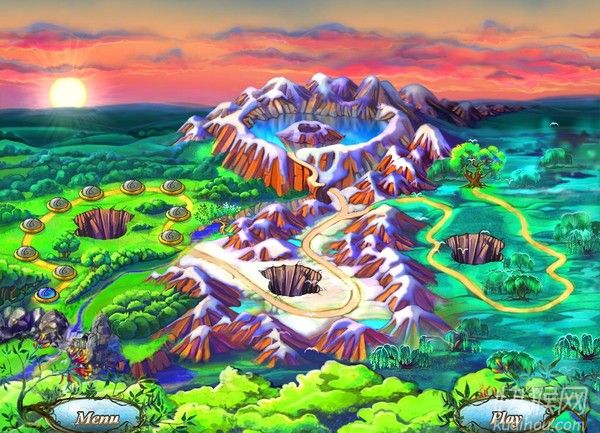Screen dimensions: 600x433
Task: Open the Menu button
Action: (x=97, y=415)
